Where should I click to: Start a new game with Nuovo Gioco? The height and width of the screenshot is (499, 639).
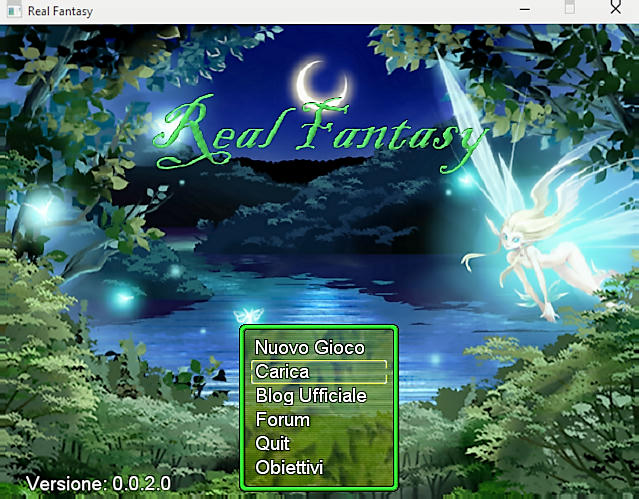point(310,348)
